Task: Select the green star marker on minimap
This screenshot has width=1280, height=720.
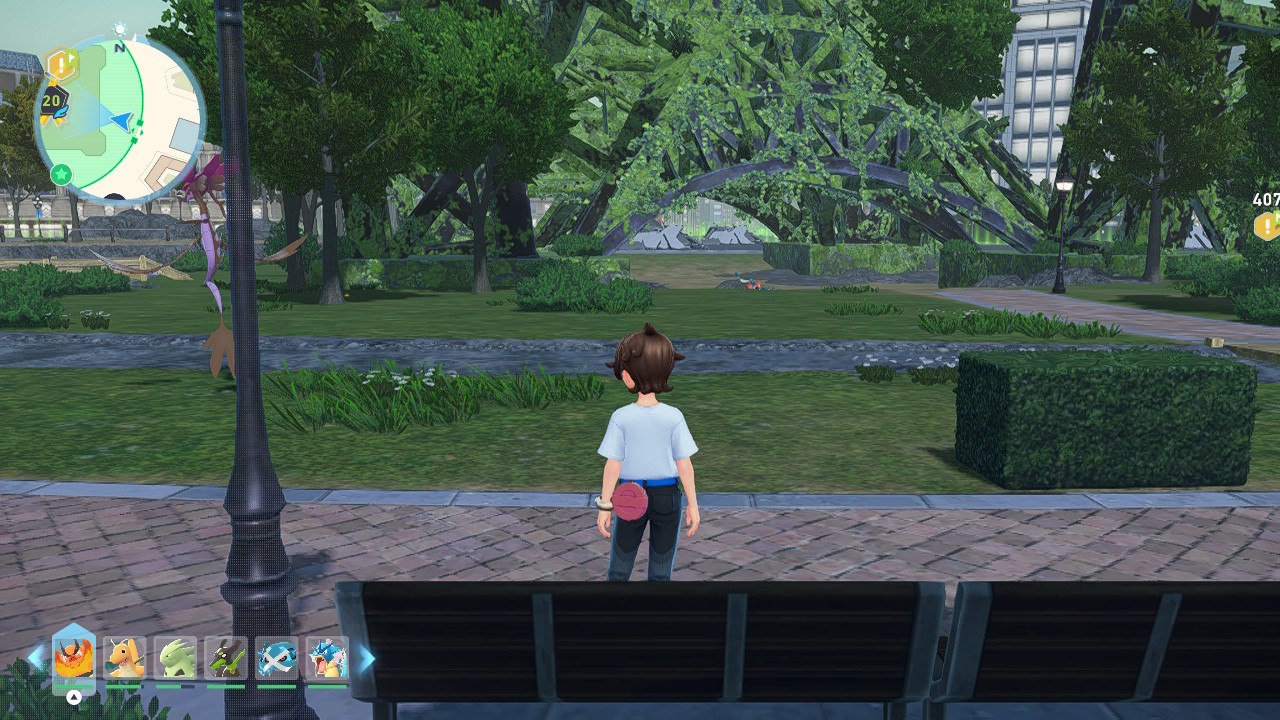Action: pos(61,175)
